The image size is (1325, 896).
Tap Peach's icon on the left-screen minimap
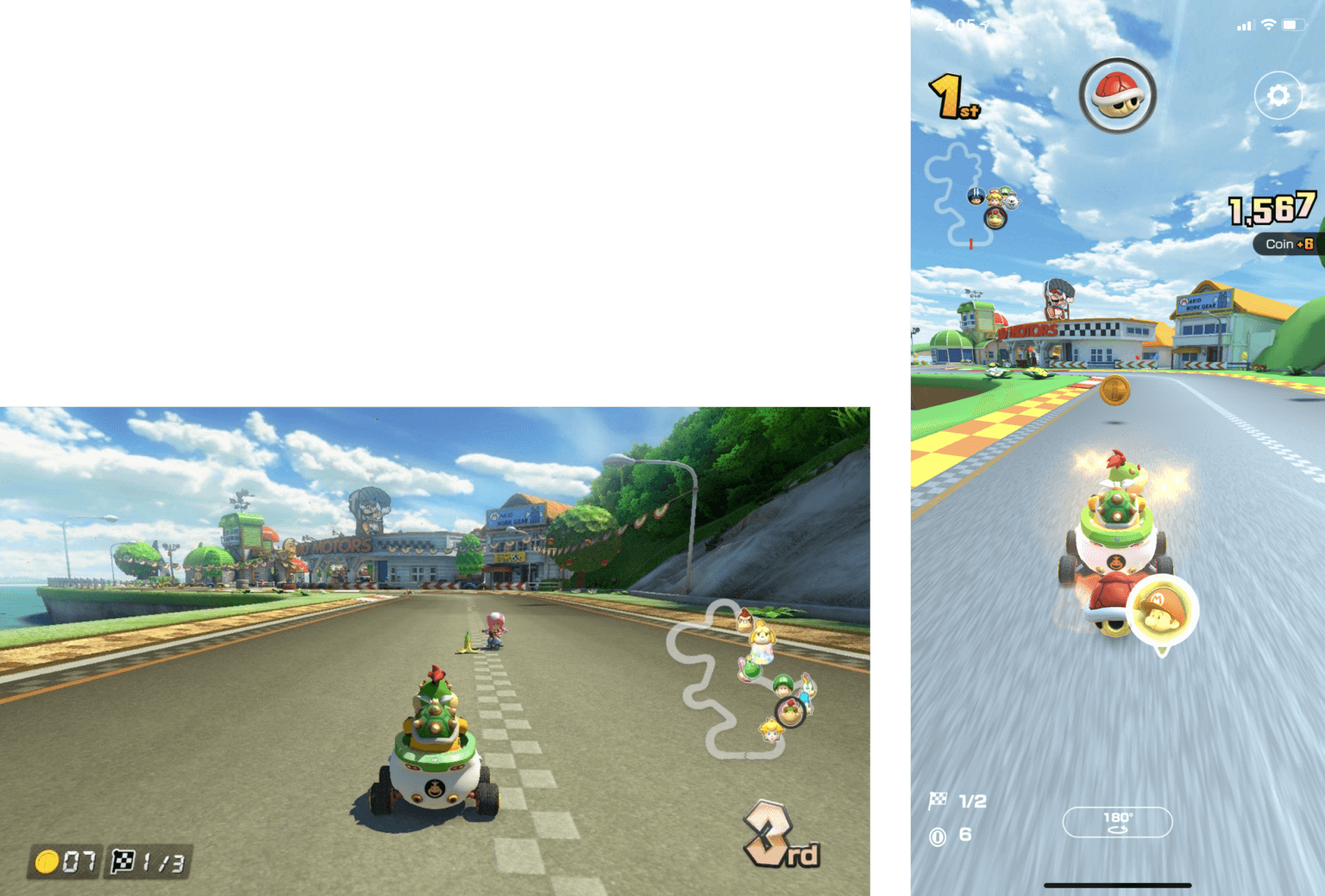click(x=771, y=733)
